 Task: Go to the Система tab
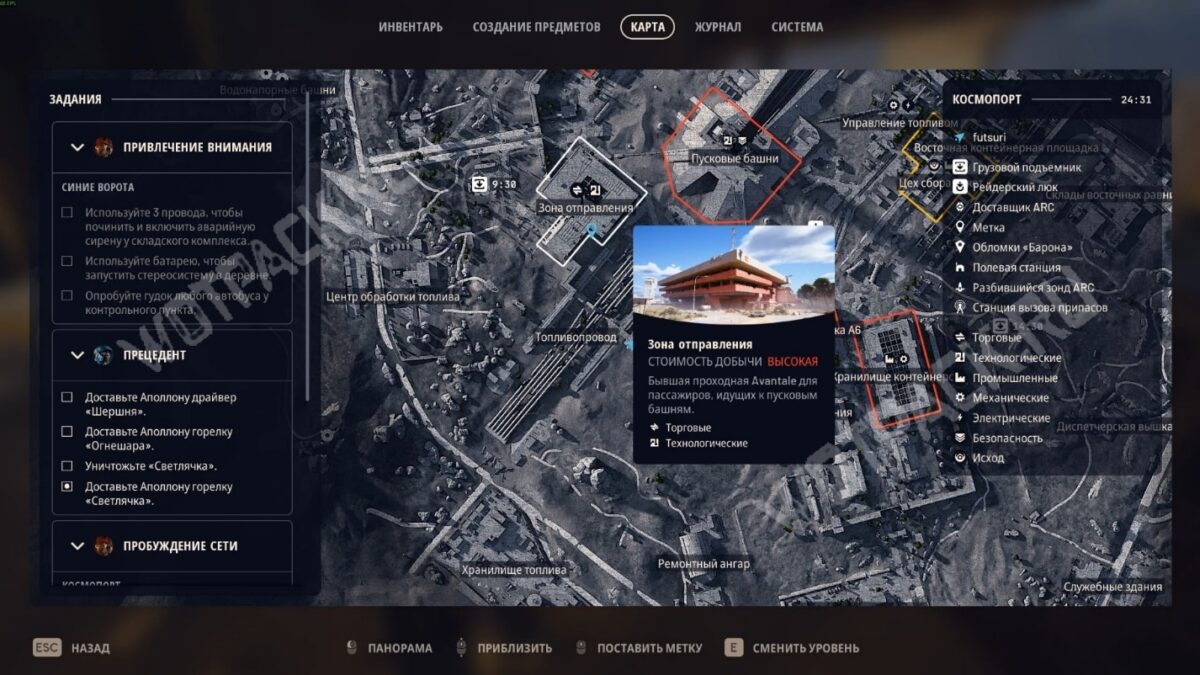coord(797,27)
